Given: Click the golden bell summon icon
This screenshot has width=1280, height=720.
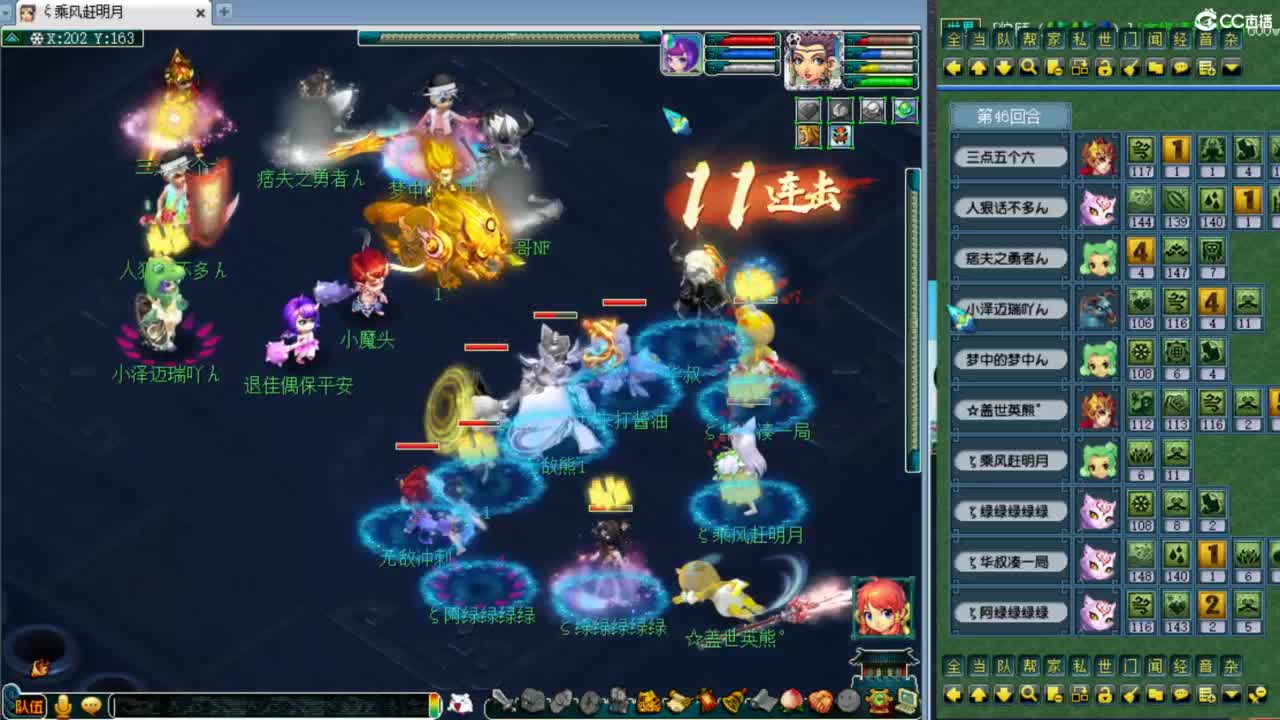Looking at the screenshot, I should 732,700.
